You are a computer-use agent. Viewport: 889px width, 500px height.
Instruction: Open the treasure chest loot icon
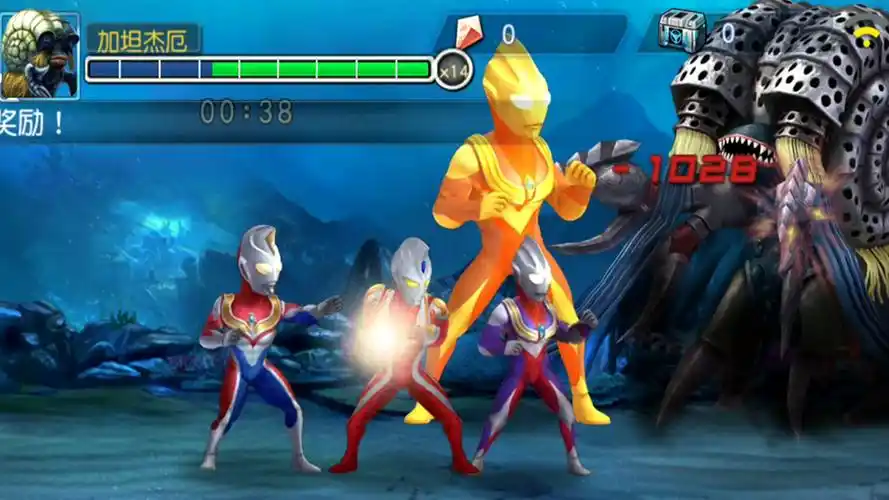[682, 32]
